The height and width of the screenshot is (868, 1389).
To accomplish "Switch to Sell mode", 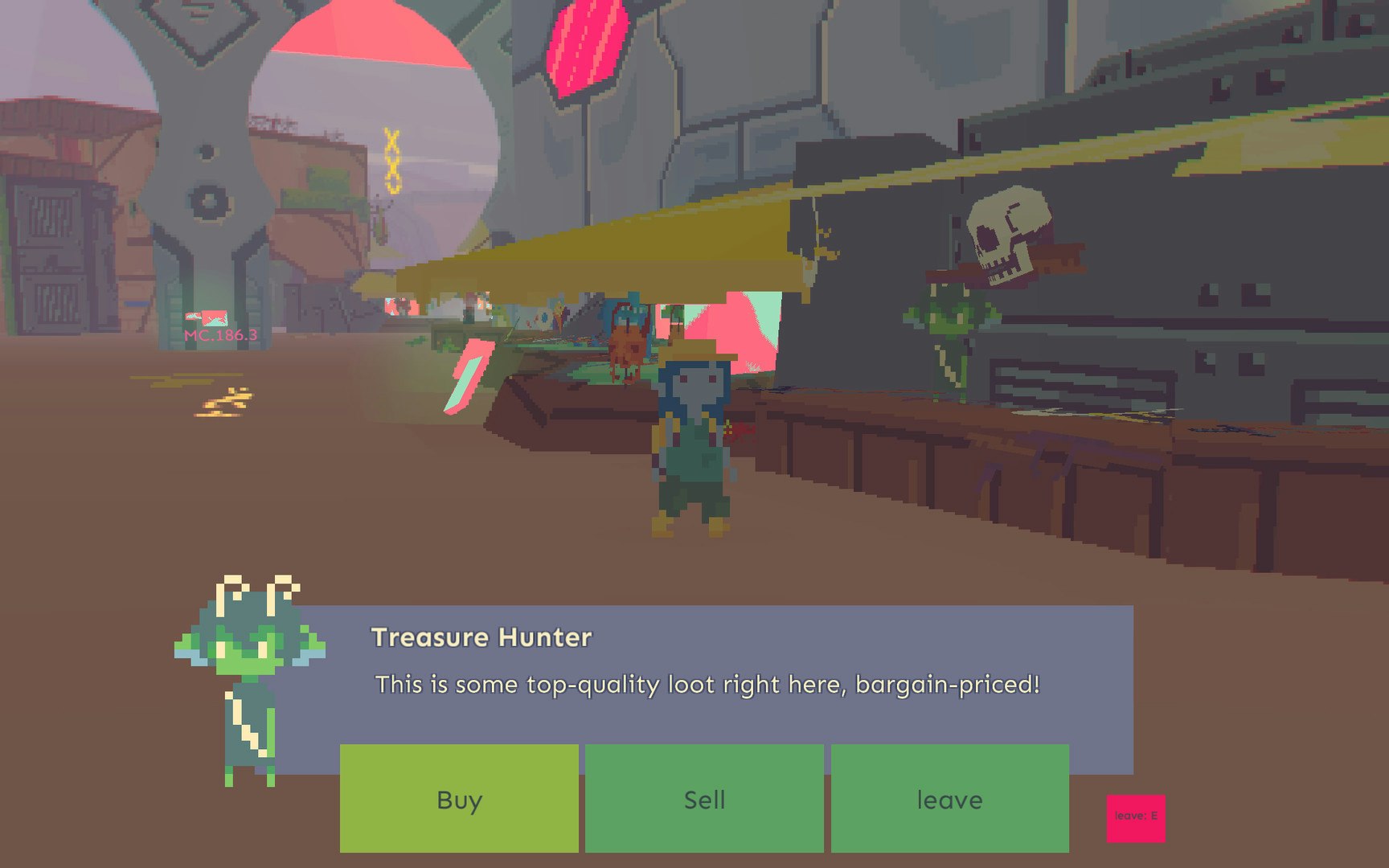I will [x=704, y=800].
